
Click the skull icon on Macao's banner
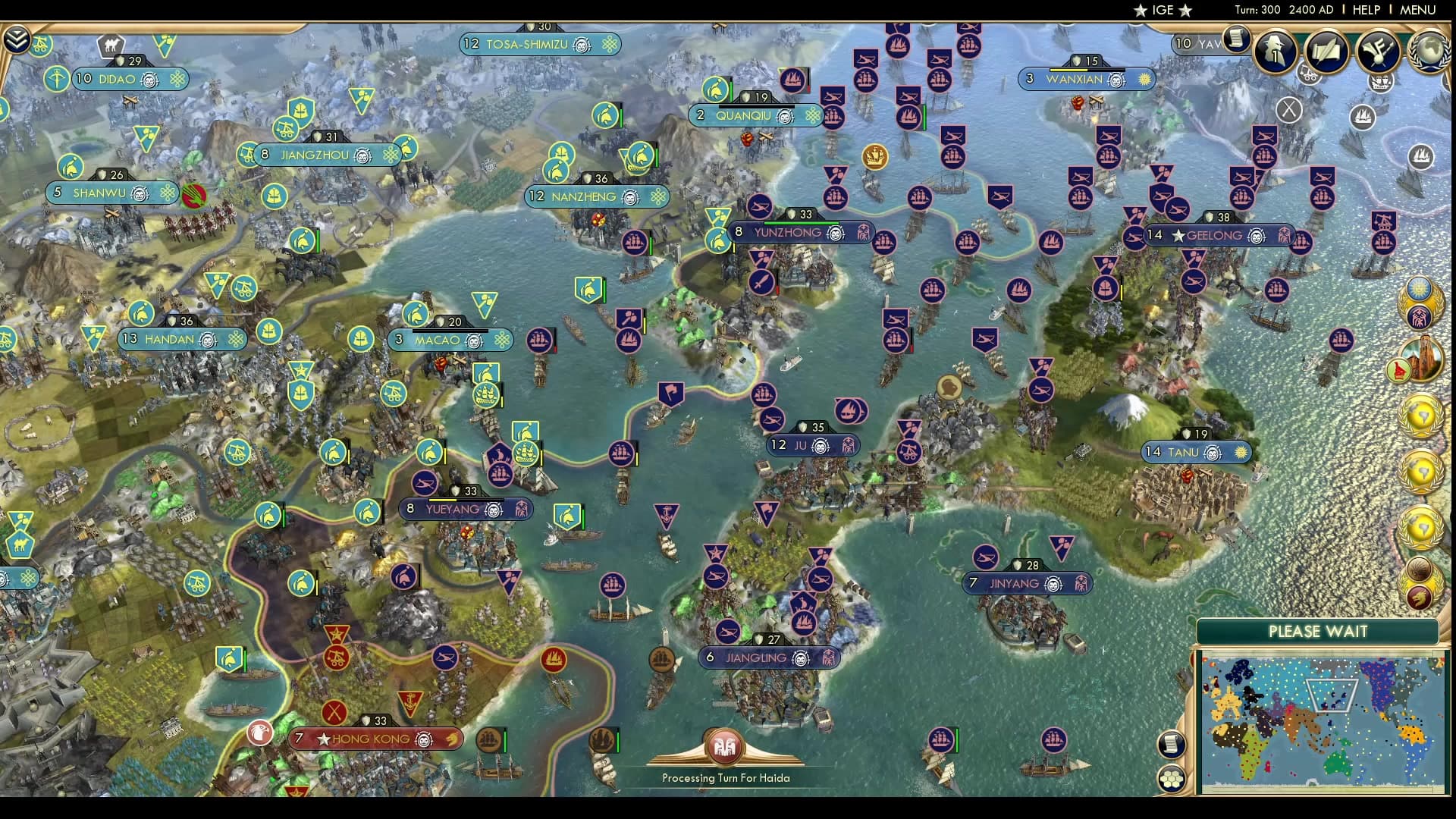pos(474,340)
